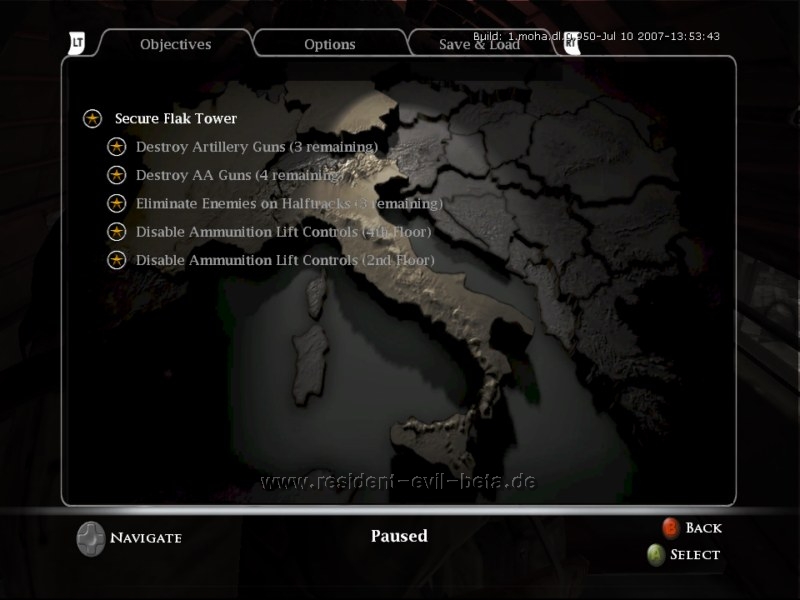Screen dimensions: 800x600
Task: Switch to the Objectives tab
Action: click(175, 44)
